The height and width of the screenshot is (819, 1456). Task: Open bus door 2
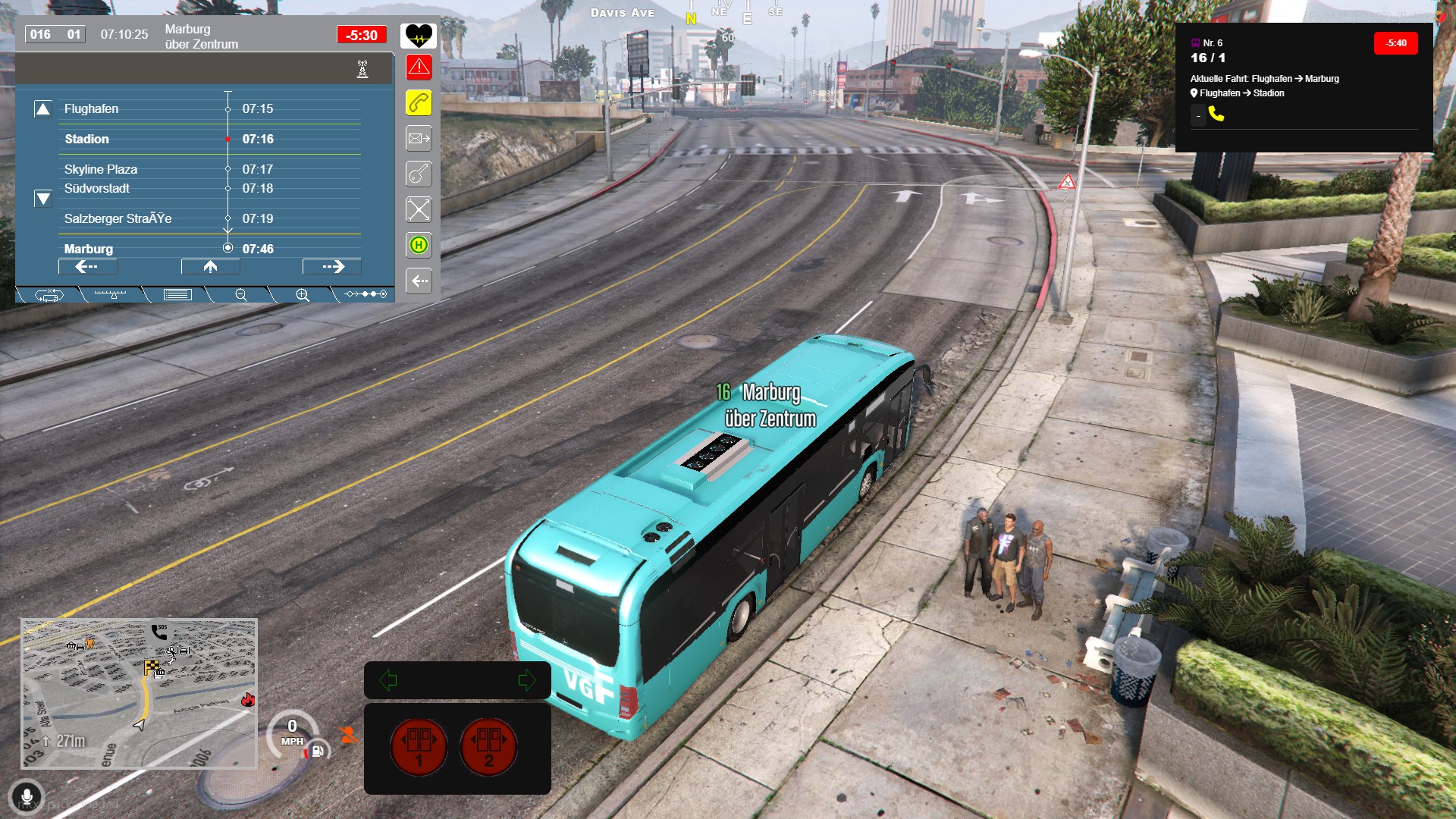pos(488,746)
